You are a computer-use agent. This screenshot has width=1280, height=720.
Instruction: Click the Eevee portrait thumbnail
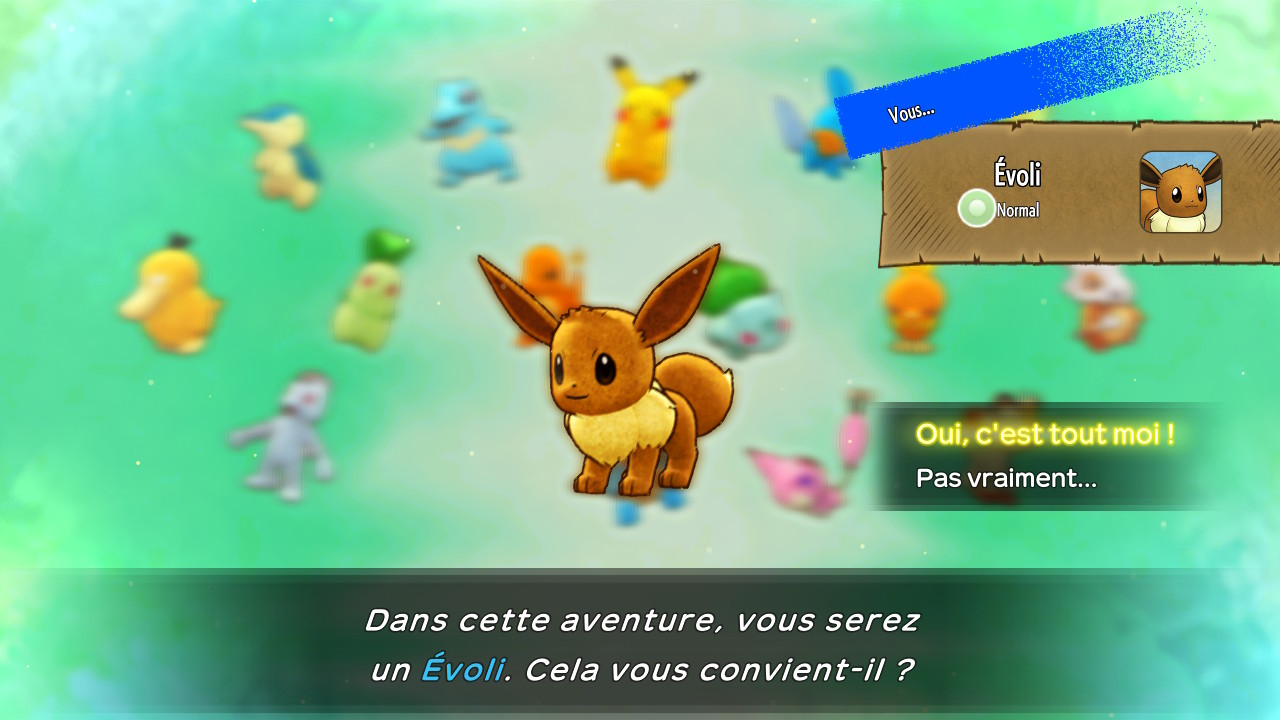1182,194
